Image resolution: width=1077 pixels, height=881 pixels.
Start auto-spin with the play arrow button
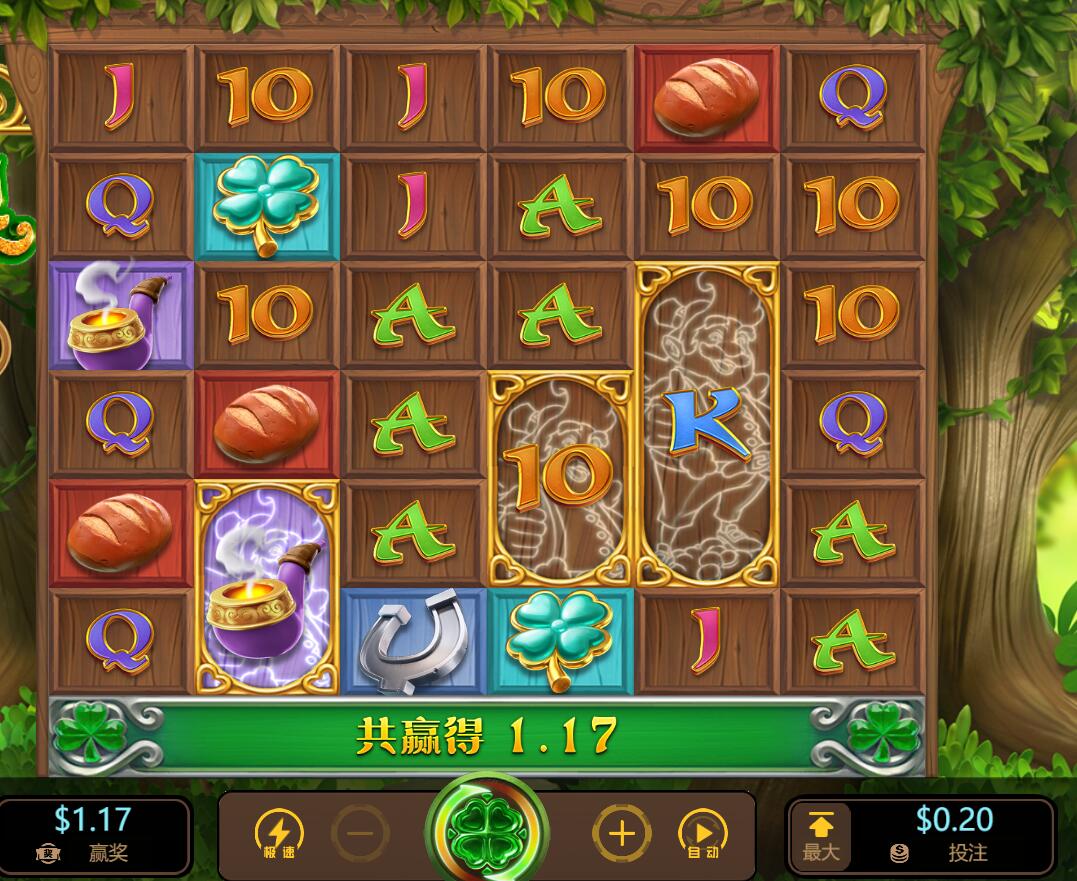pyautogui.click(x=703, y=833)
